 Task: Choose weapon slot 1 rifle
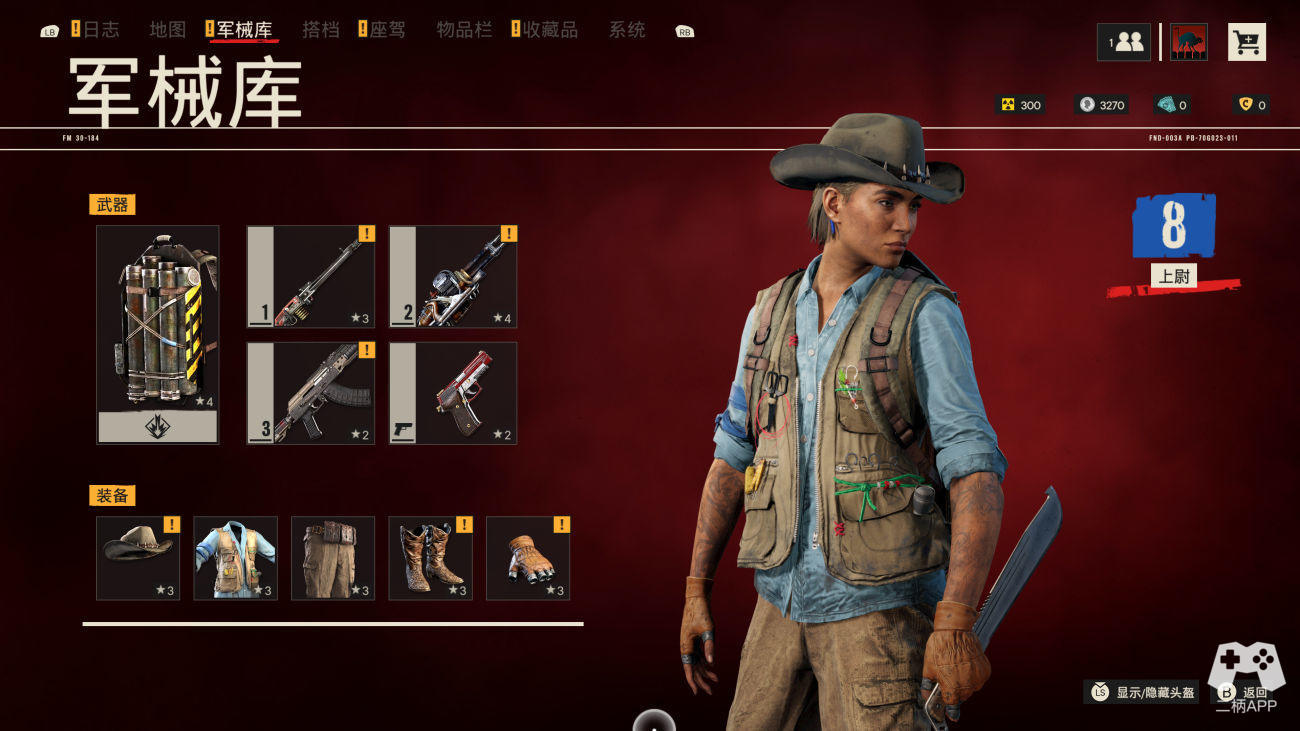[311, 277]
